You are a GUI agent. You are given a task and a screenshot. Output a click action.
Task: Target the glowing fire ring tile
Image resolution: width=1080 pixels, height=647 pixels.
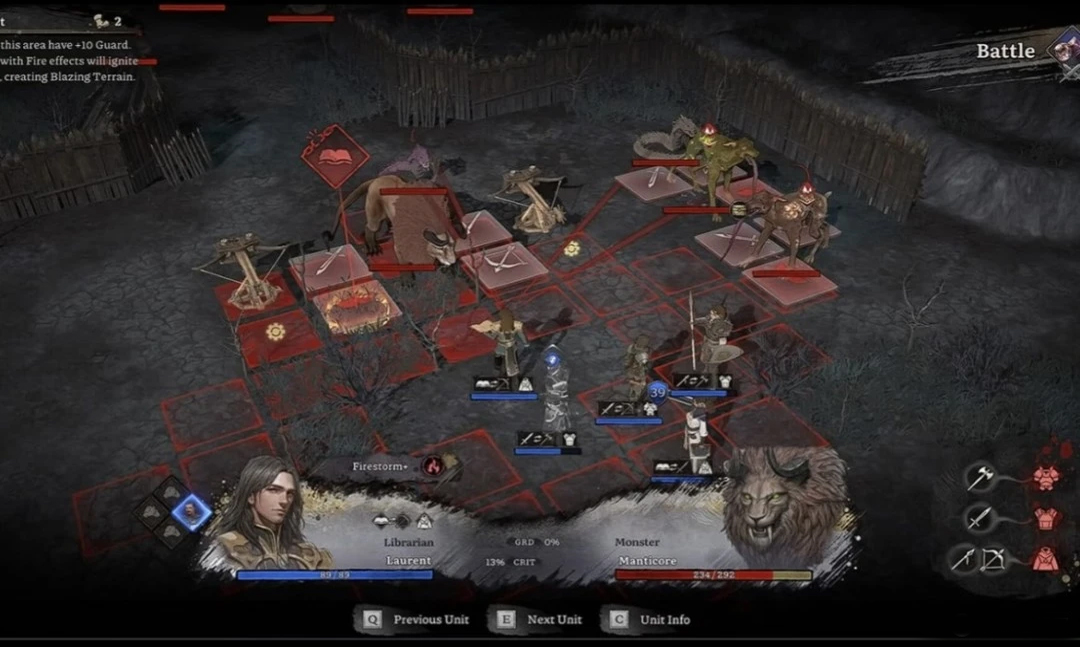tap(355, 303)
